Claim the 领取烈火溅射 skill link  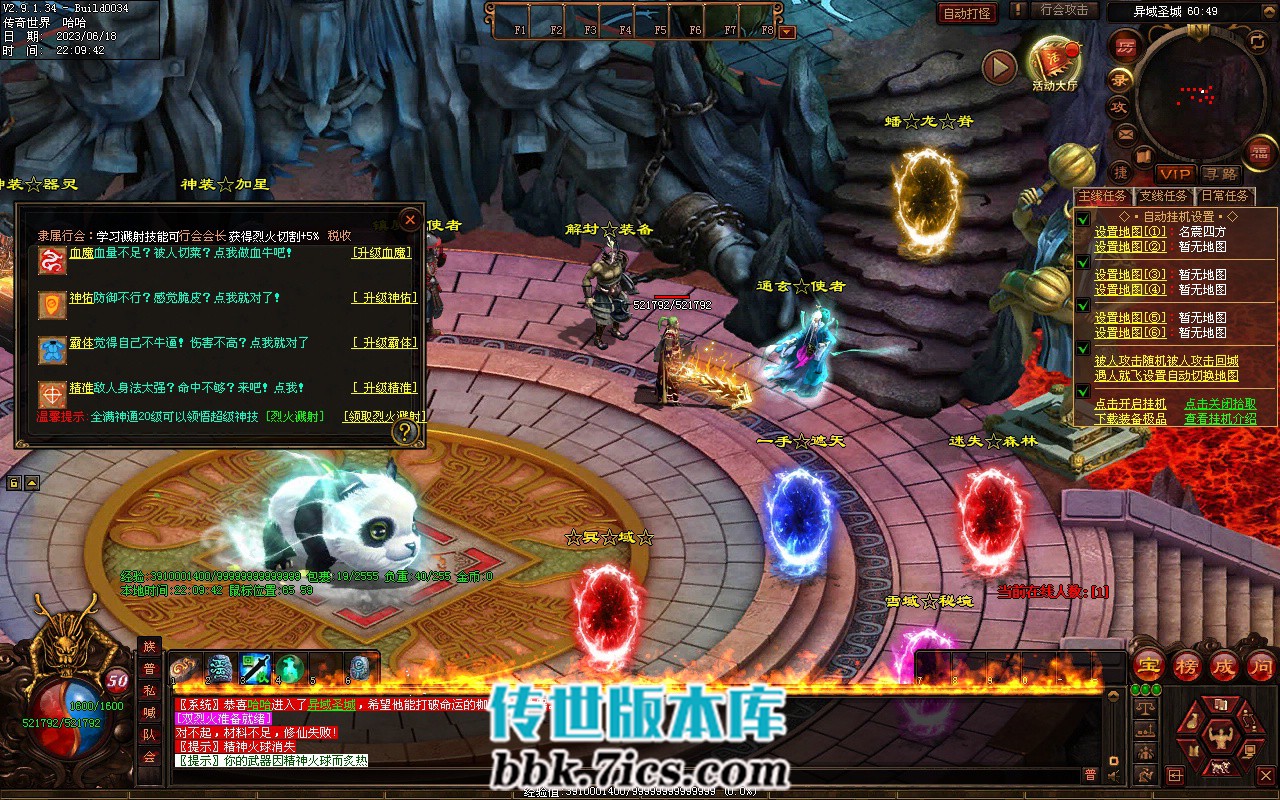click(384, 416)
